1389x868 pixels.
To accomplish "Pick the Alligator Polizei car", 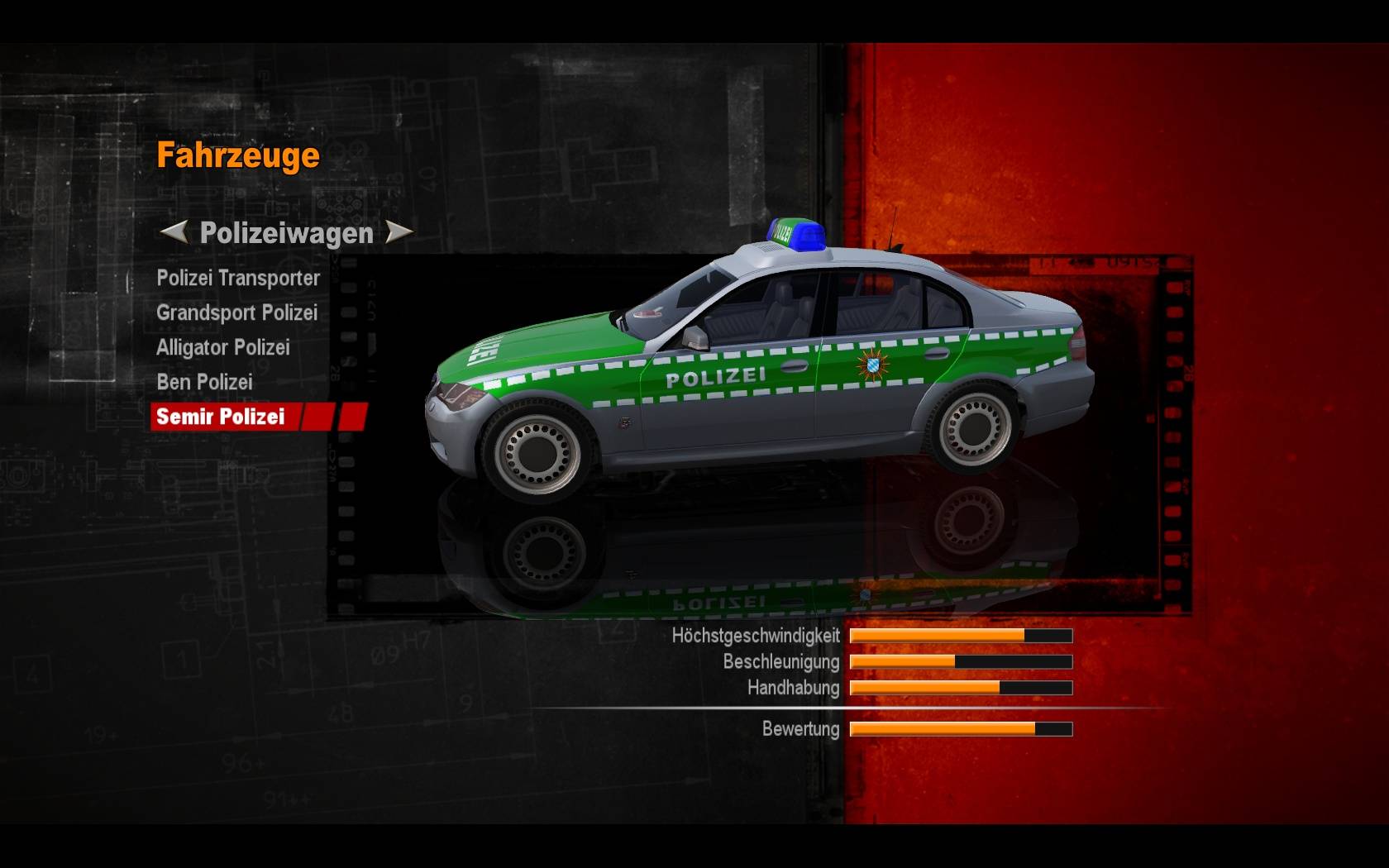I will [x=222, y=348].
